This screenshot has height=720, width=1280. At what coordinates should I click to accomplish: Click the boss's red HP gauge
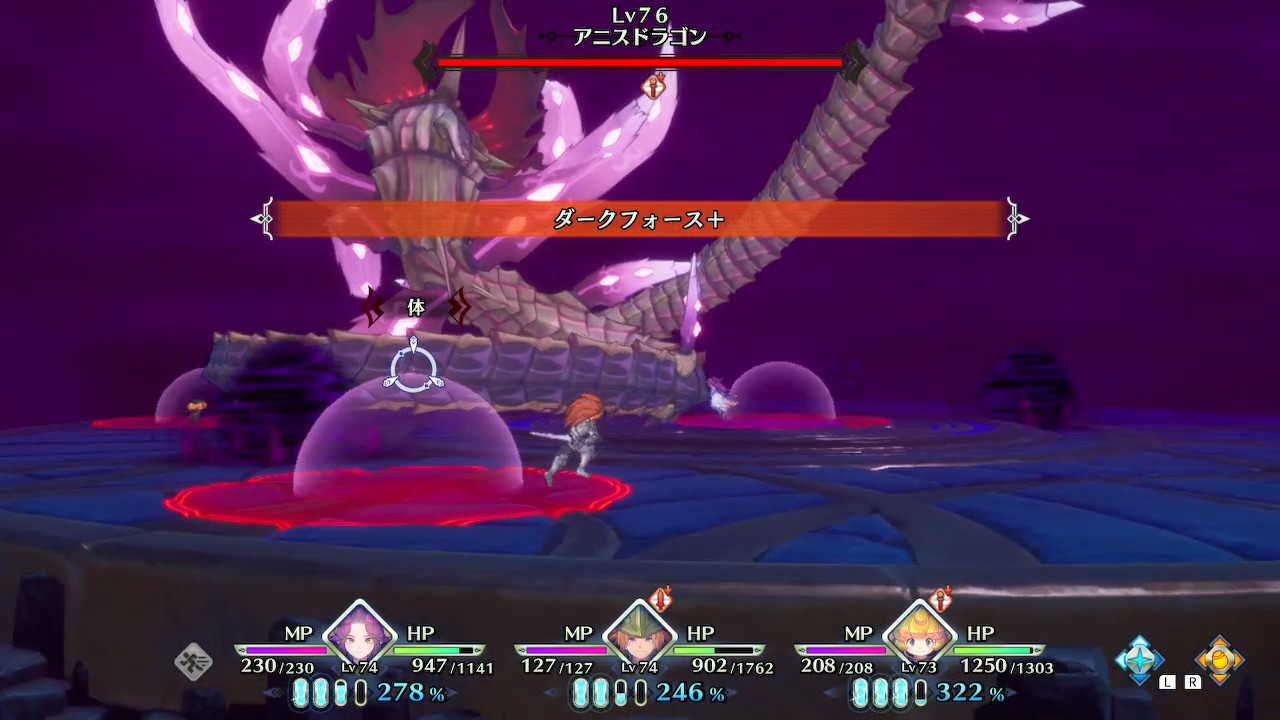[640, 60]
